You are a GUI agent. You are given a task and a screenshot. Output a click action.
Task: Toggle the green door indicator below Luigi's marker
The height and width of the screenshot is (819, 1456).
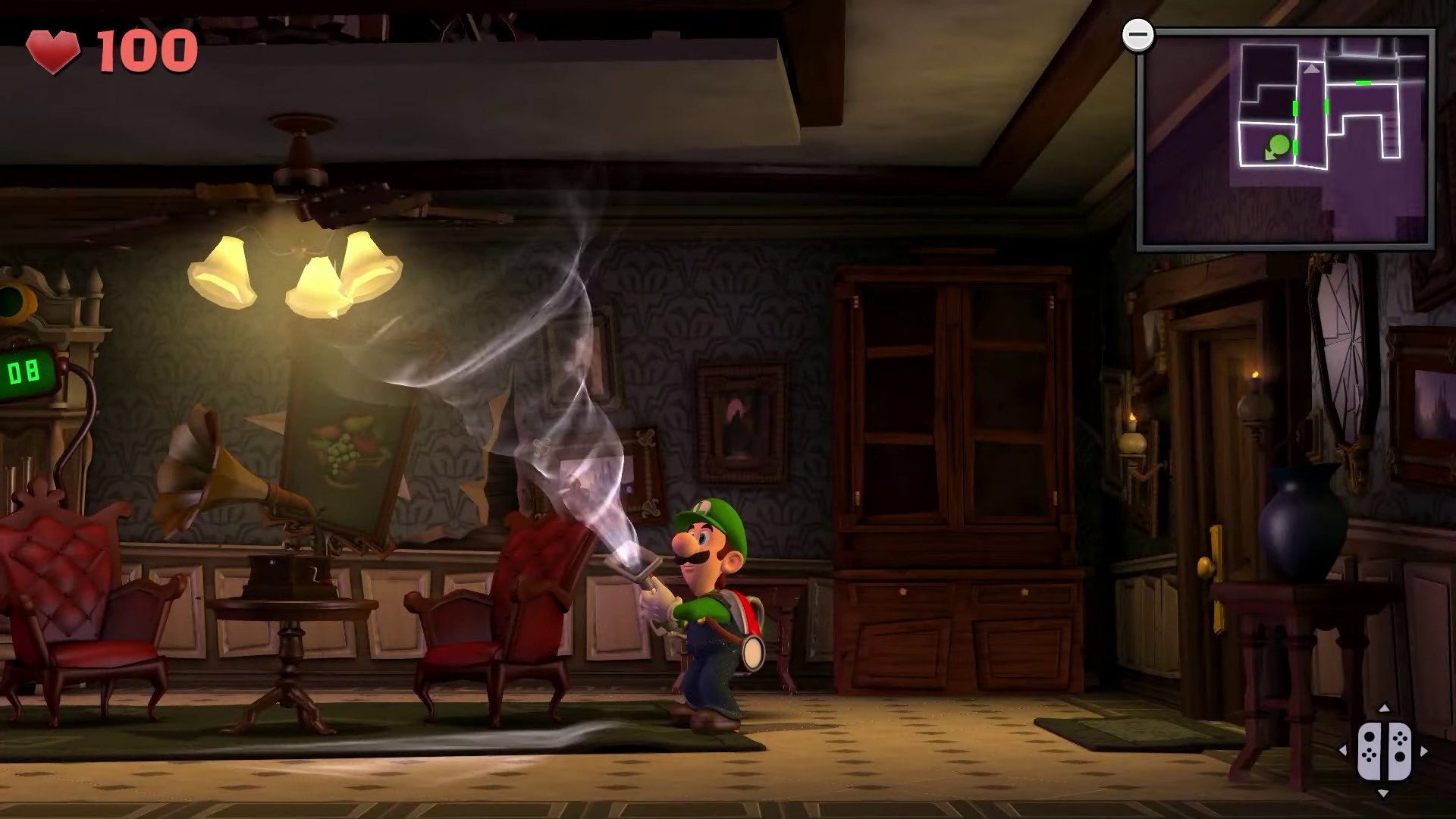pos(1294,148)
